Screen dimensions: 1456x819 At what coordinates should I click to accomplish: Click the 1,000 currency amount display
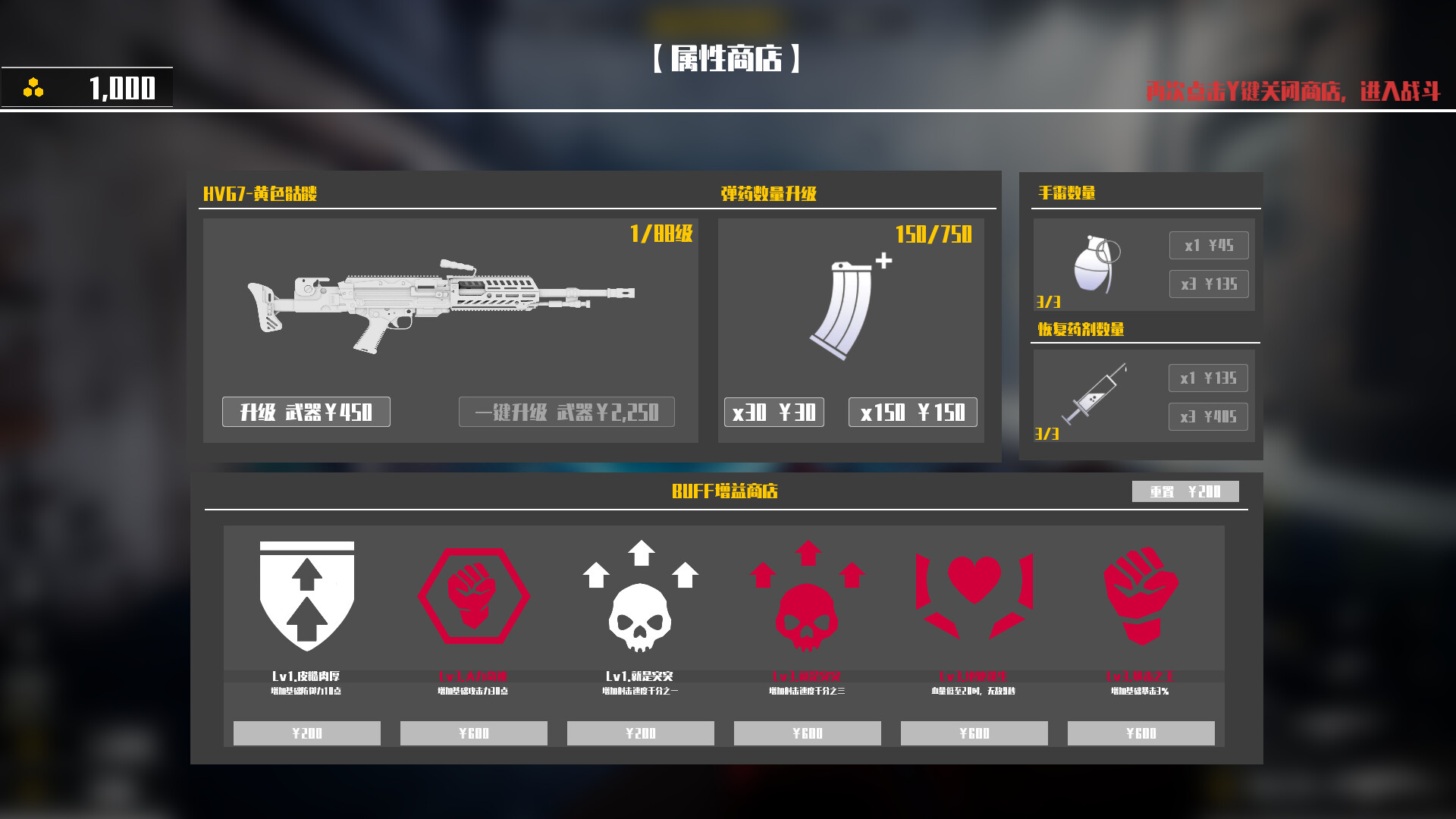121,89
